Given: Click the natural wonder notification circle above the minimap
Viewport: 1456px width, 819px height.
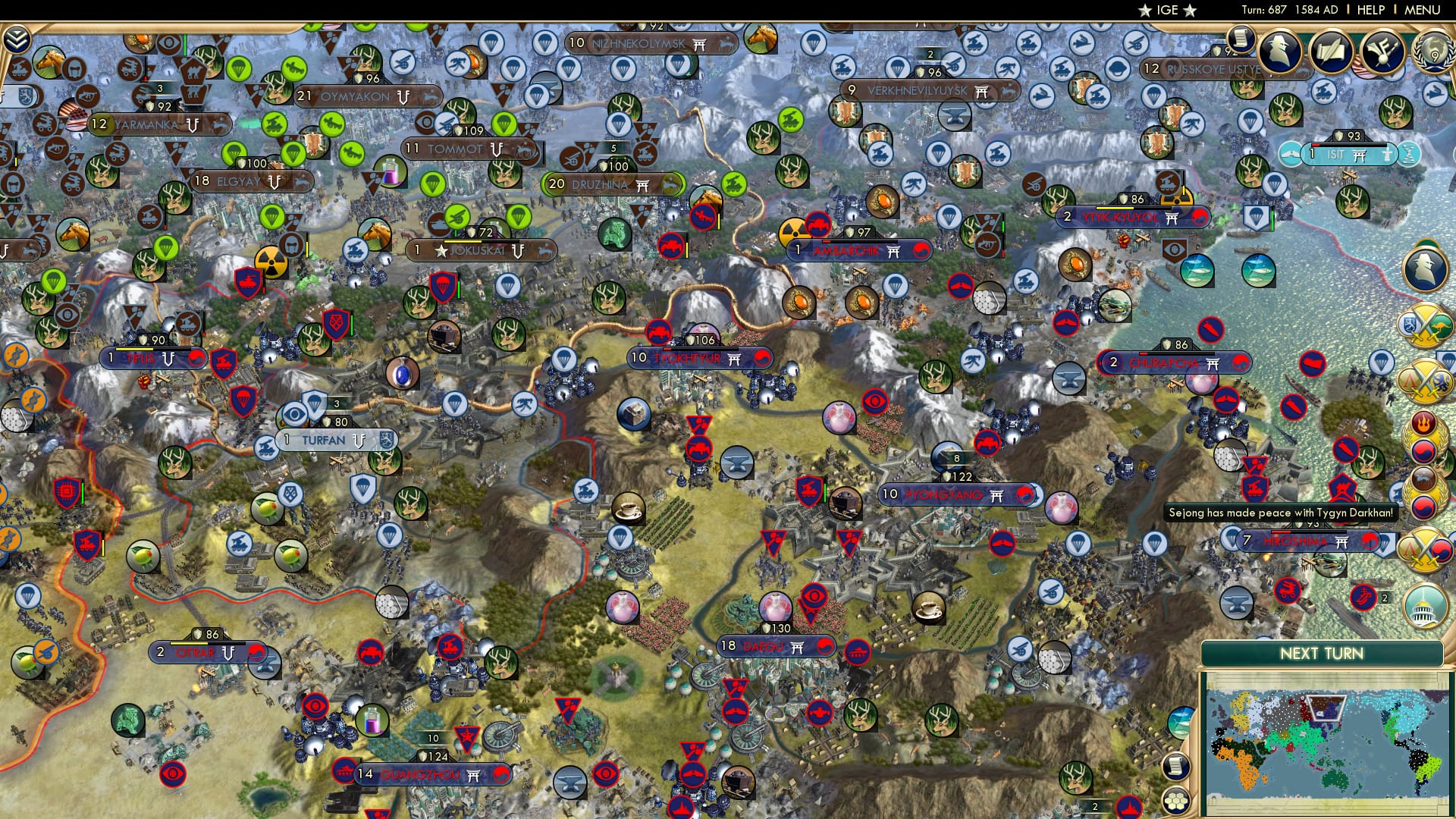Looking at the screenshot, I should (x=1180, y=722).
